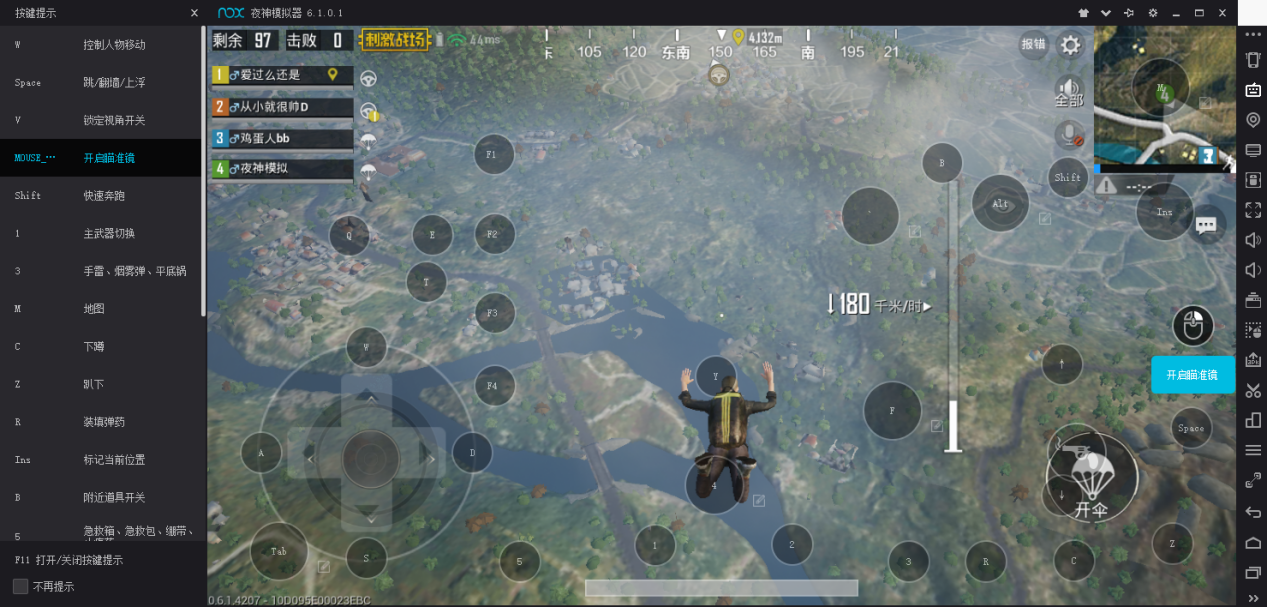Image resolution: width=1267 pixels, height=607 pixels.
Task: Click the mouse icon on Nox sidebar
Action: (x=1193, y=326)
